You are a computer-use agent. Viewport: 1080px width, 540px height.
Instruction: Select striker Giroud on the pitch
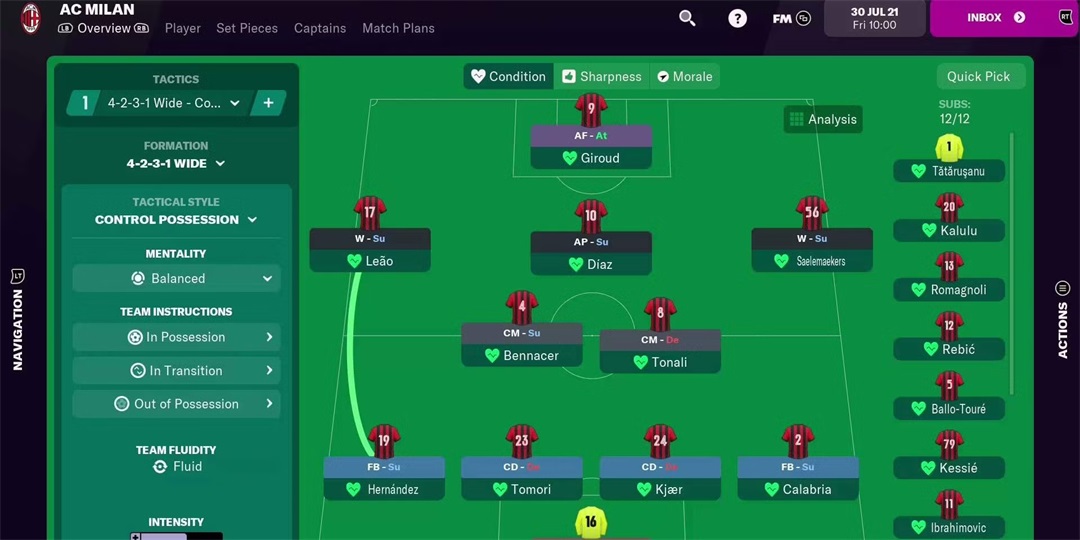(x=591, y=157)
